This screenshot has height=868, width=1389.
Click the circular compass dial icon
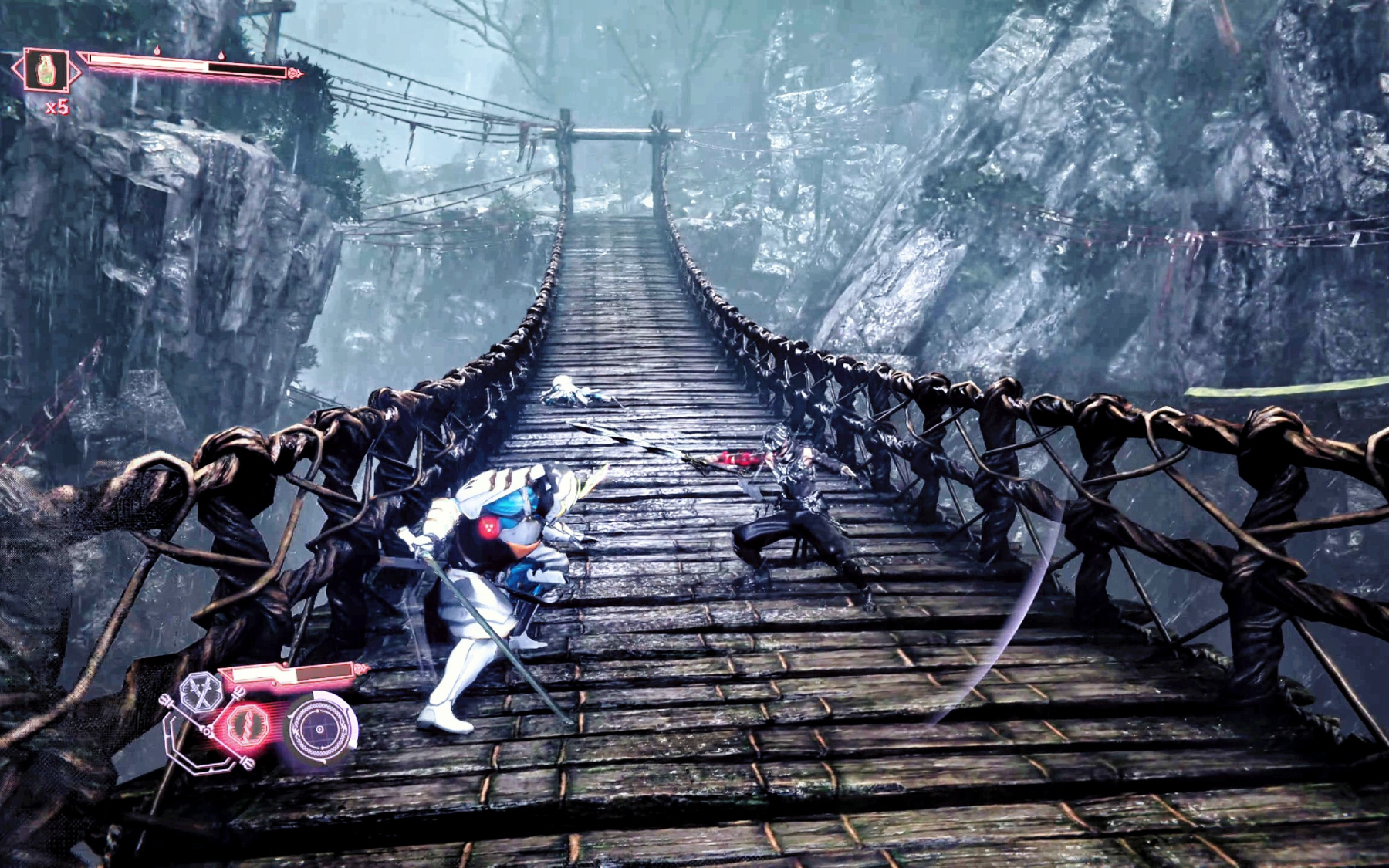tap(319, 728)
